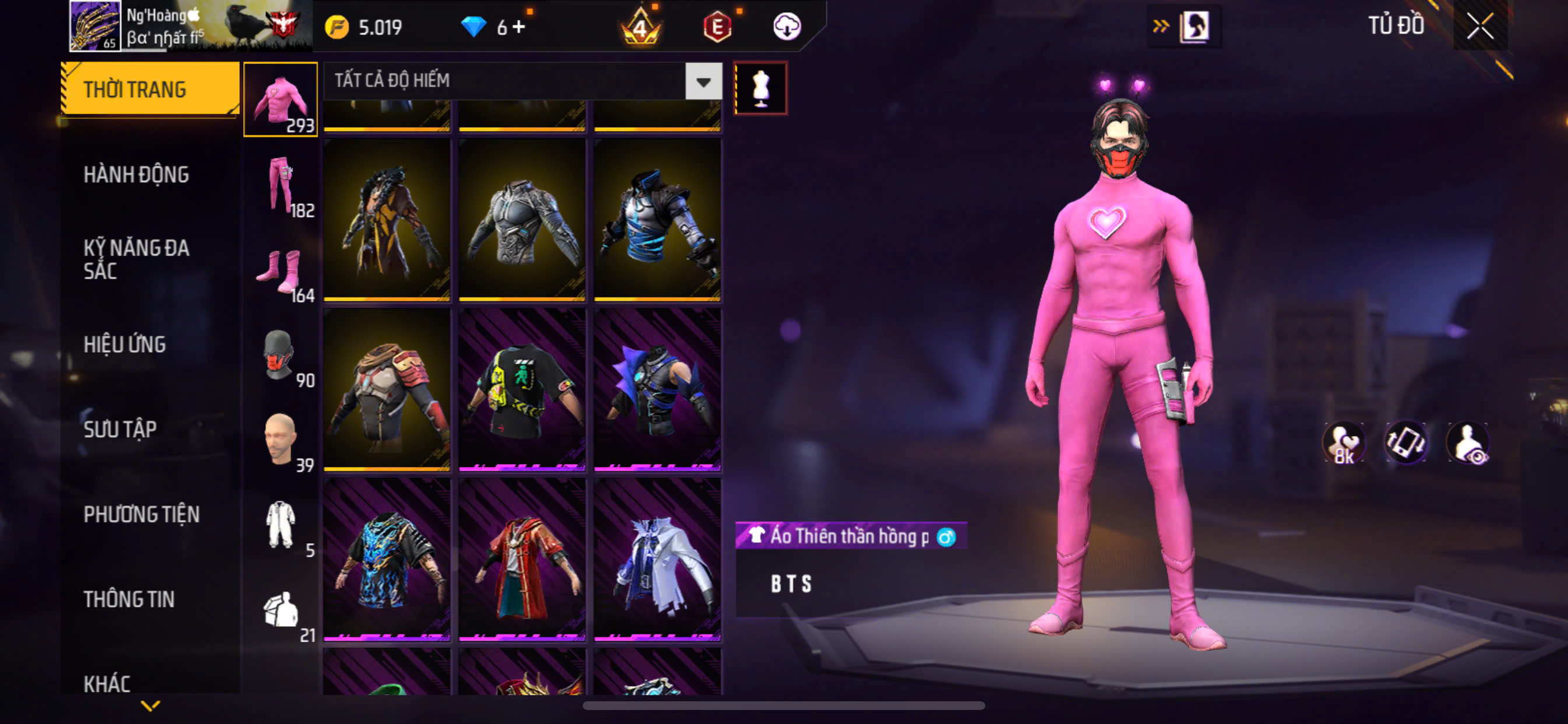Pick the black tee with yellow bag
The height and width of the screenshot is (724, 1568).
click(522, 389)
